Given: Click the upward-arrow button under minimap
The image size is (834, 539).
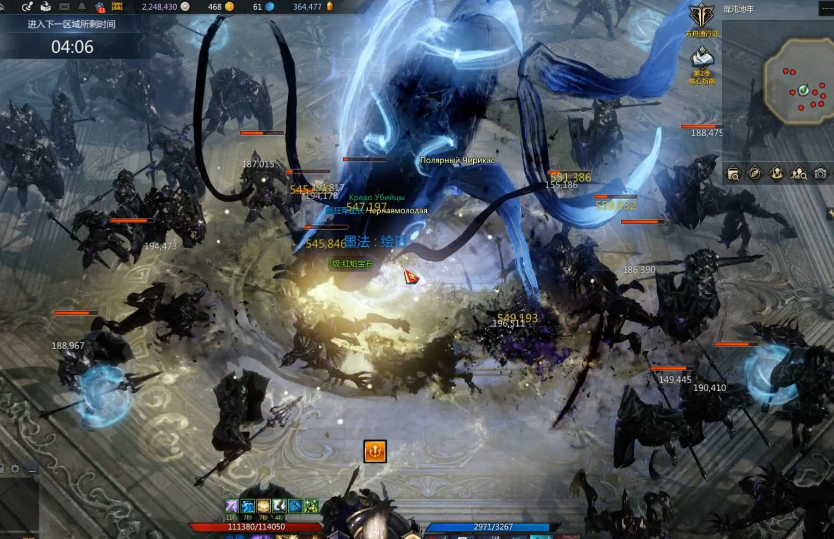Looking at the screenshot, I should click(777, 173).
